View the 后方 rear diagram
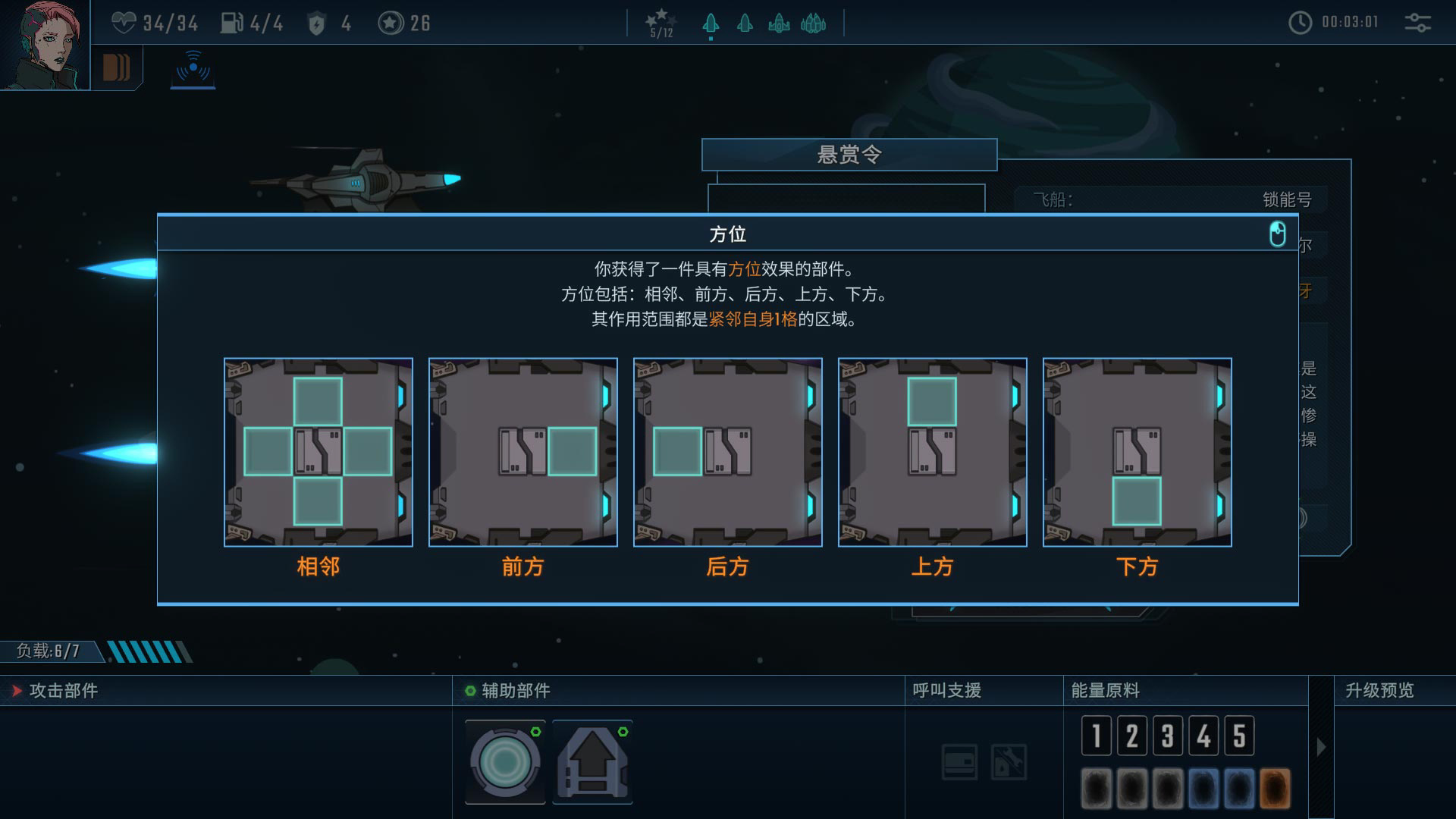 coord(728,452)
